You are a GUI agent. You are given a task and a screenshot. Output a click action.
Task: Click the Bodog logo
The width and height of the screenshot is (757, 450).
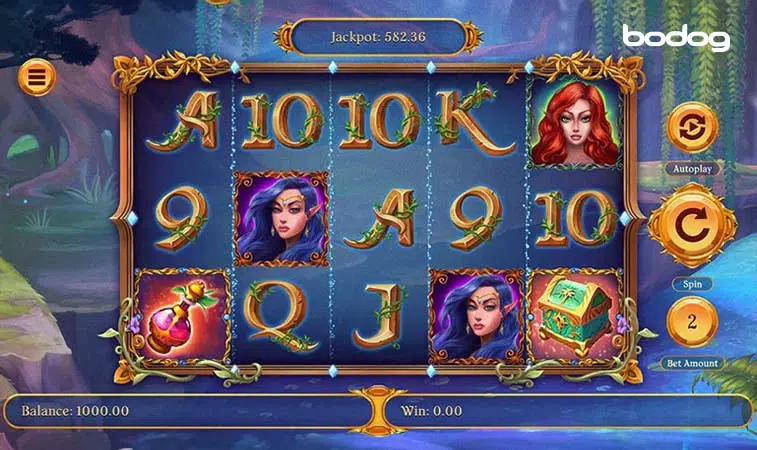tap(676, 38)
